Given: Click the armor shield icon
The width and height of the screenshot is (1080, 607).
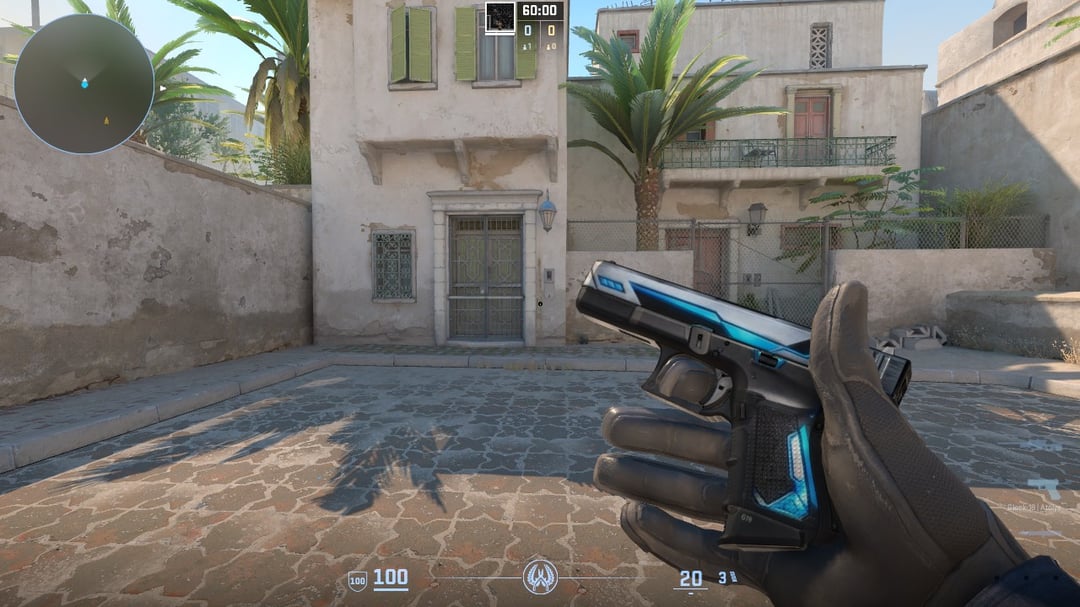Looking at the screenshot, I should (357, 580).
